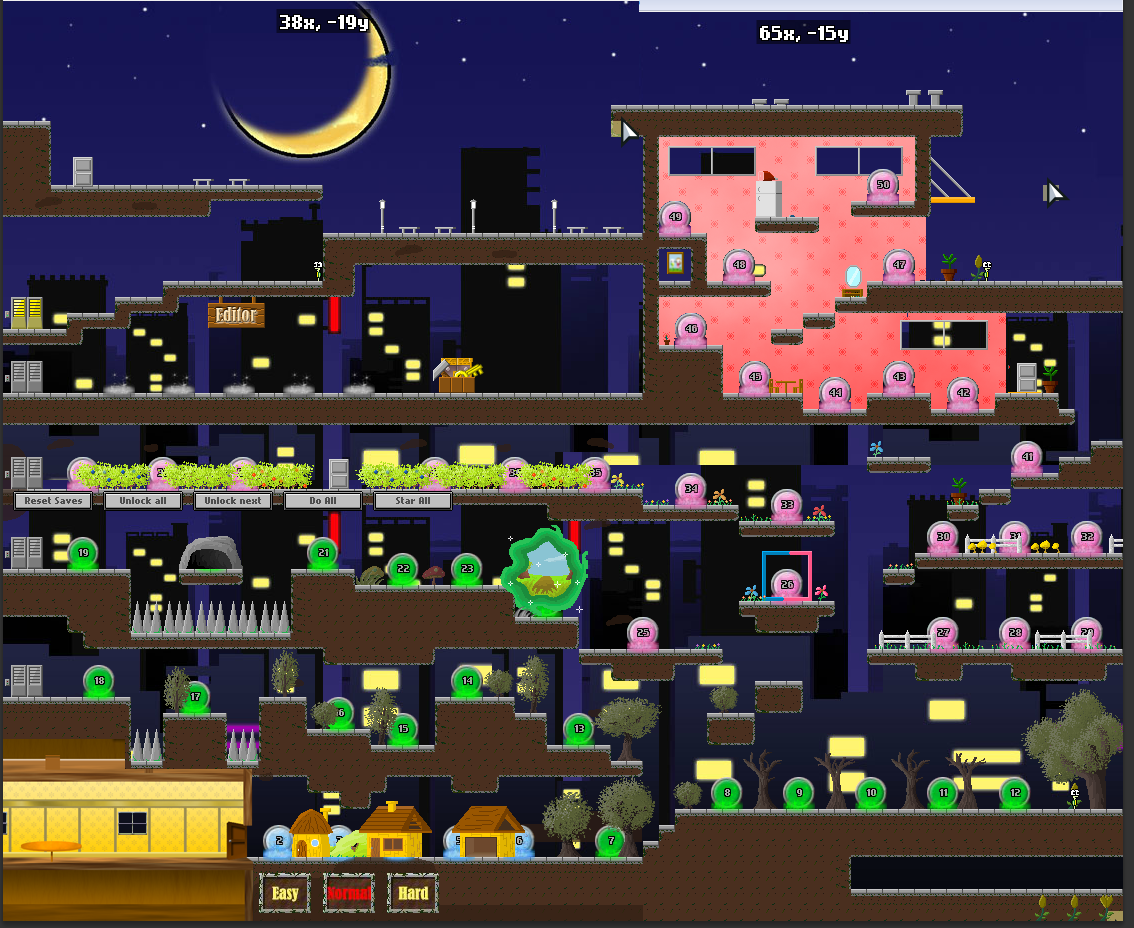
Task: Select the level 2 orb
Action: point(279,842)
